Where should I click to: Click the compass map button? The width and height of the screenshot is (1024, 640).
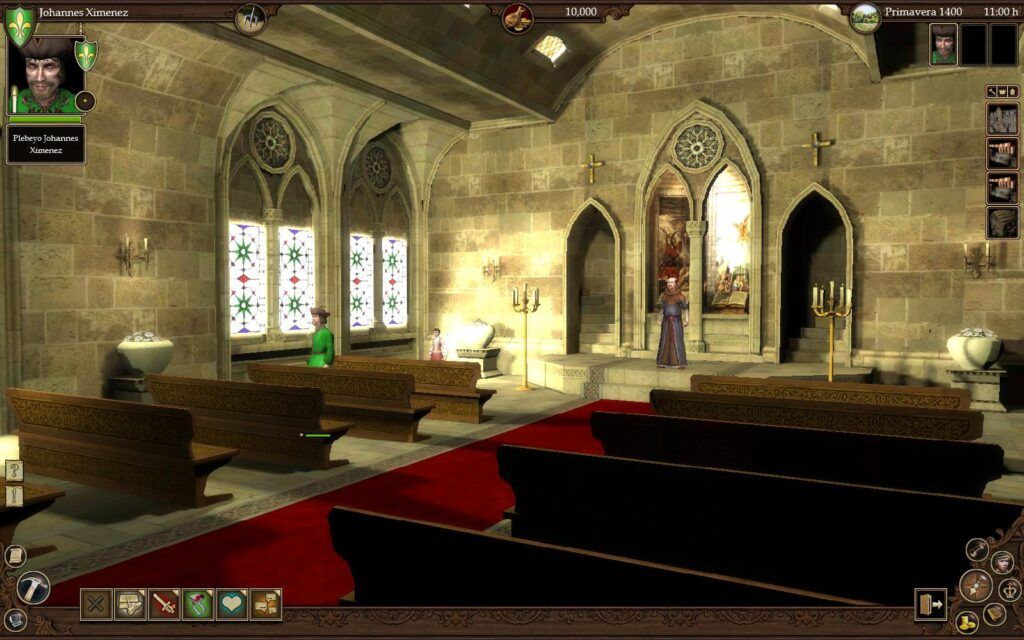(975, 584)
